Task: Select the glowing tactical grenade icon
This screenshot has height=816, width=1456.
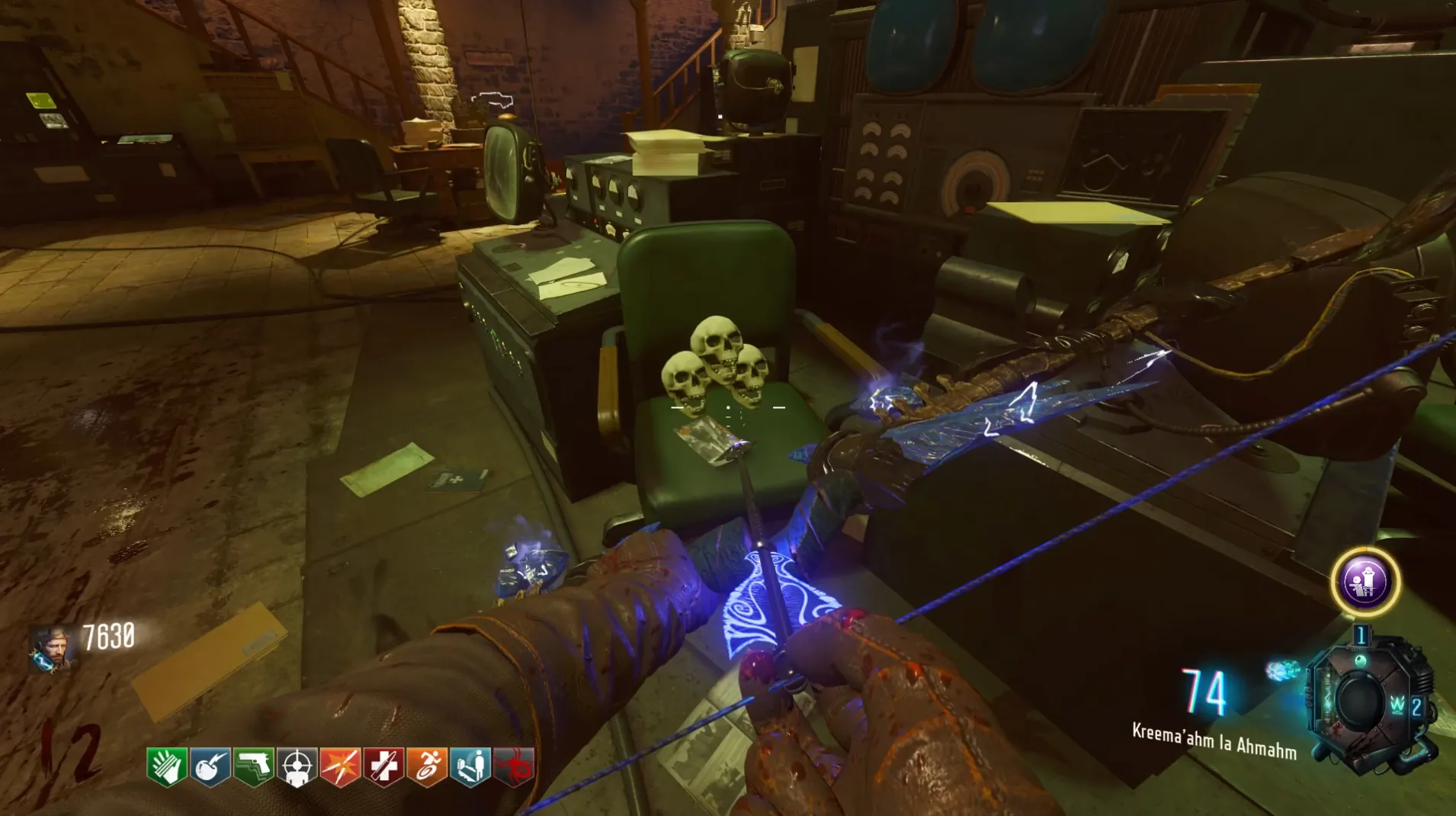Action: coord(1284,671)
